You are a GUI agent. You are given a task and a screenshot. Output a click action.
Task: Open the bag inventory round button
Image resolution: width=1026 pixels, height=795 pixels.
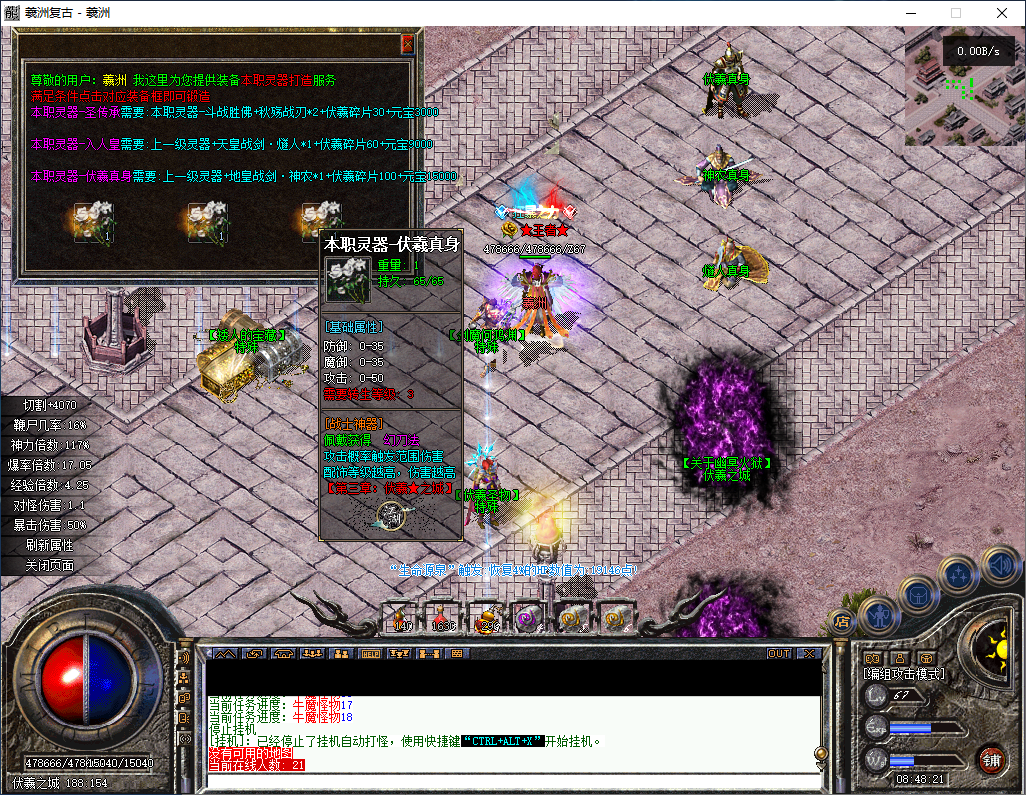pyautogui.click(x=918, y=594)
